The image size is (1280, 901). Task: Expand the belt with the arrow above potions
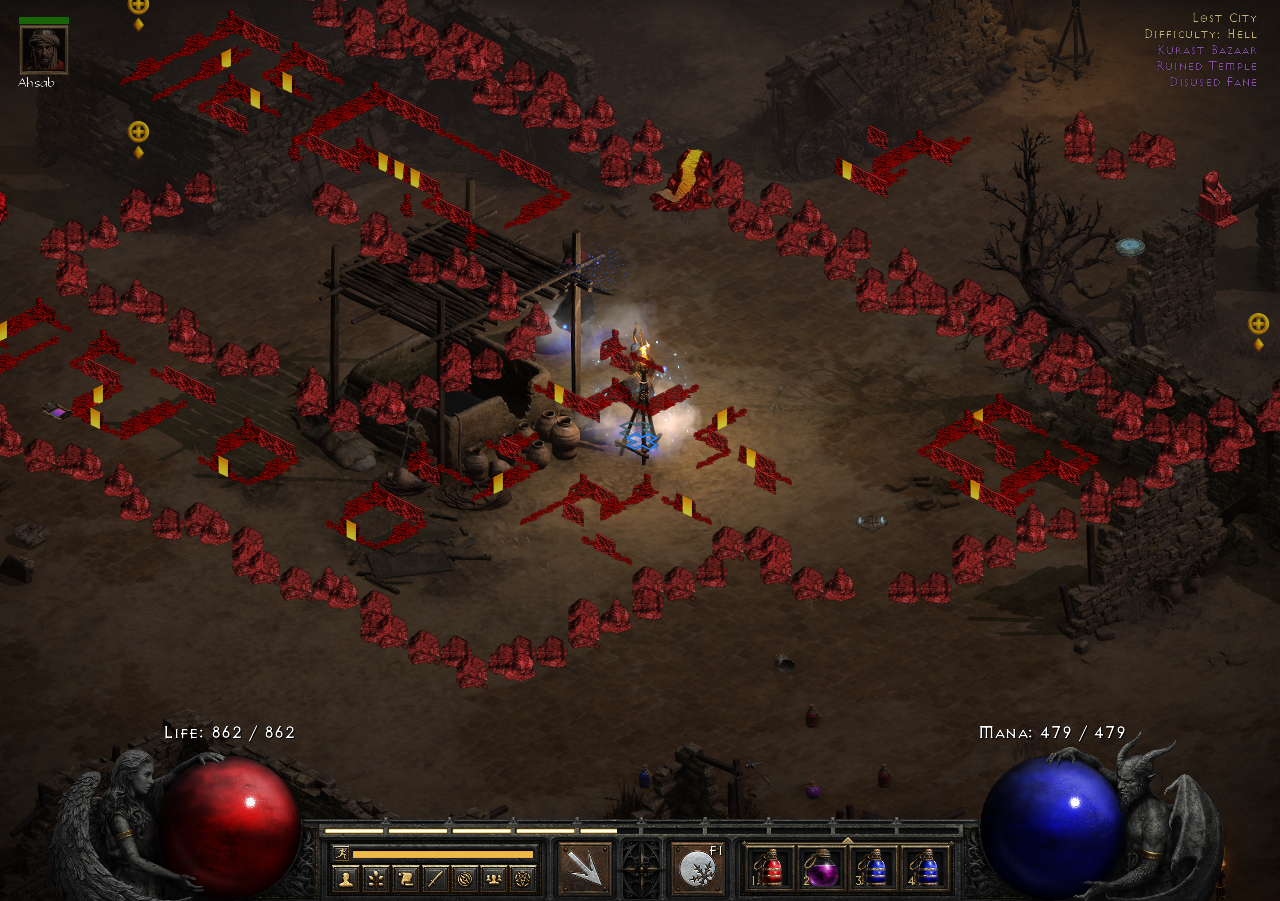point(848,840)
